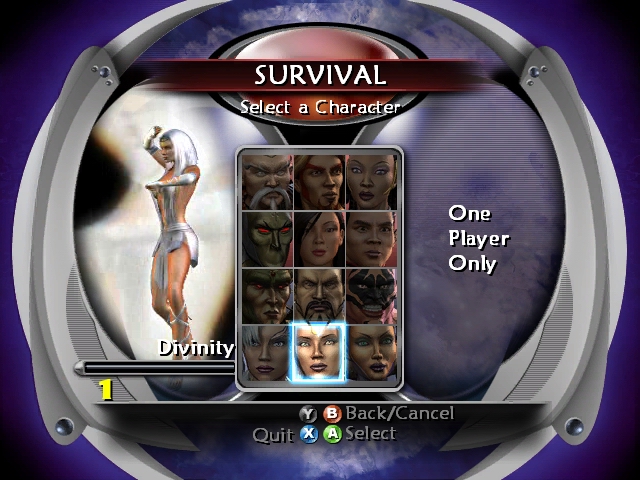Pick the bald dark-skinned woman portrait

tap(371, 181)
